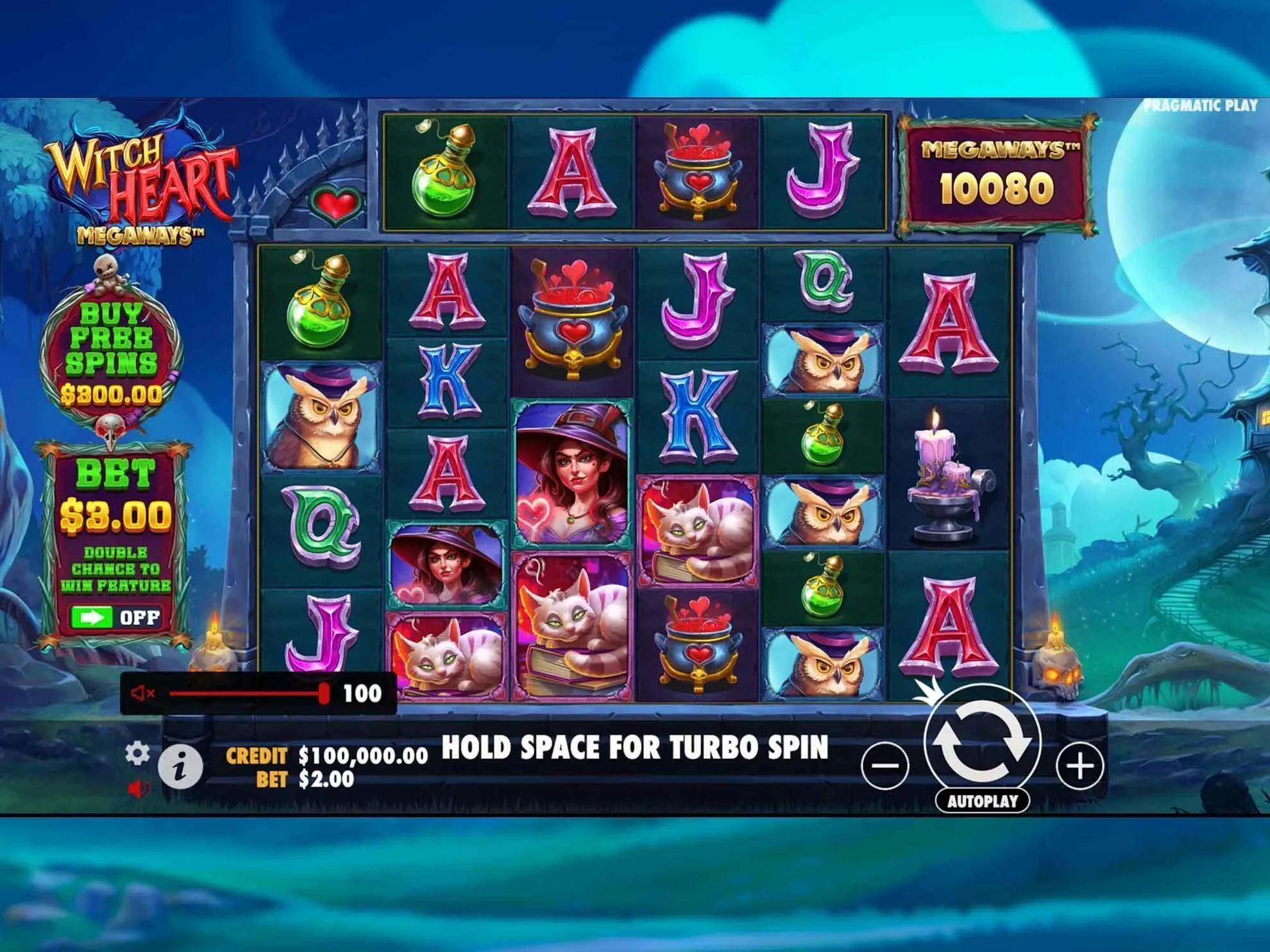Screen dimensions: 1270x952
Task: Show the game info paytable
Action: click(180, 766)
